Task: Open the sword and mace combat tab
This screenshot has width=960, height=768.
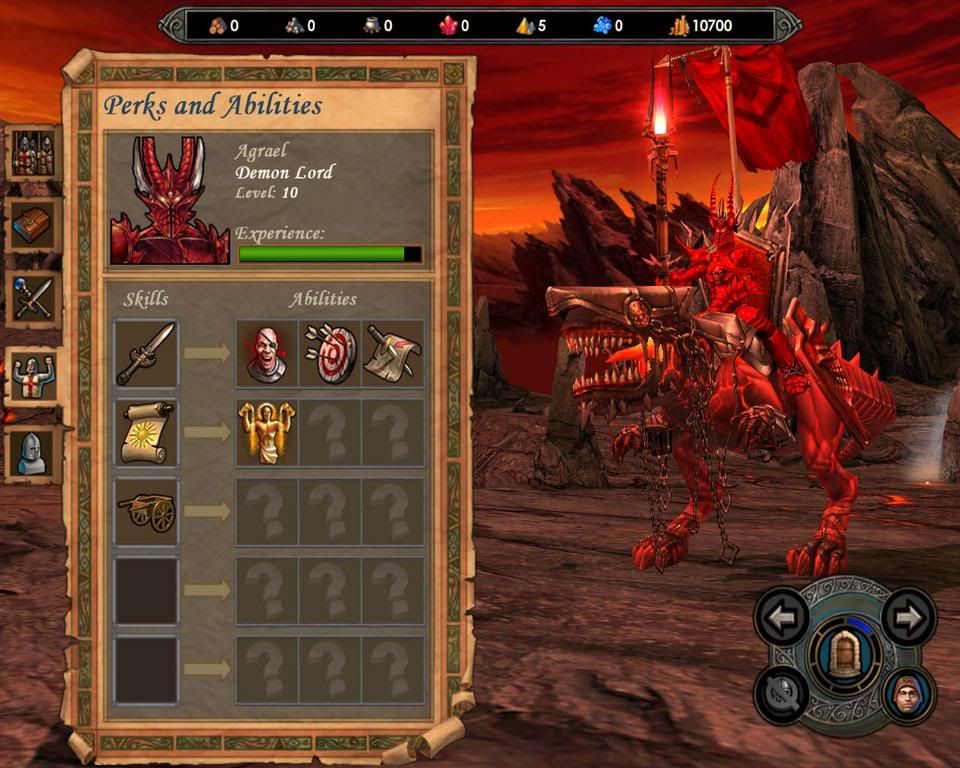Action: pyautogui.click(x=32, y=298)
